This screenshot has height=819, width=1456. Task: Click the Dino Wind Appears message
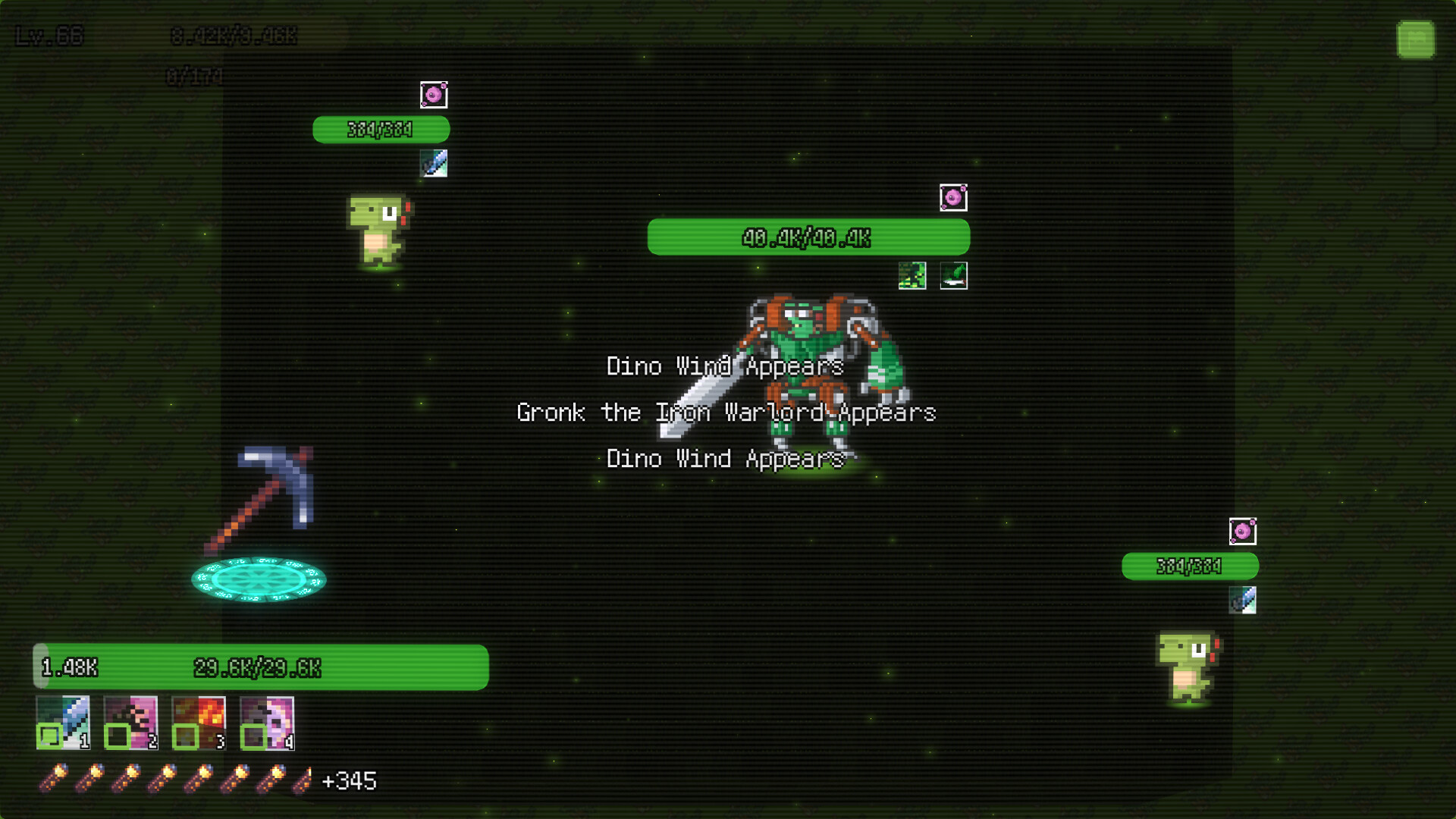click(724, 367)
